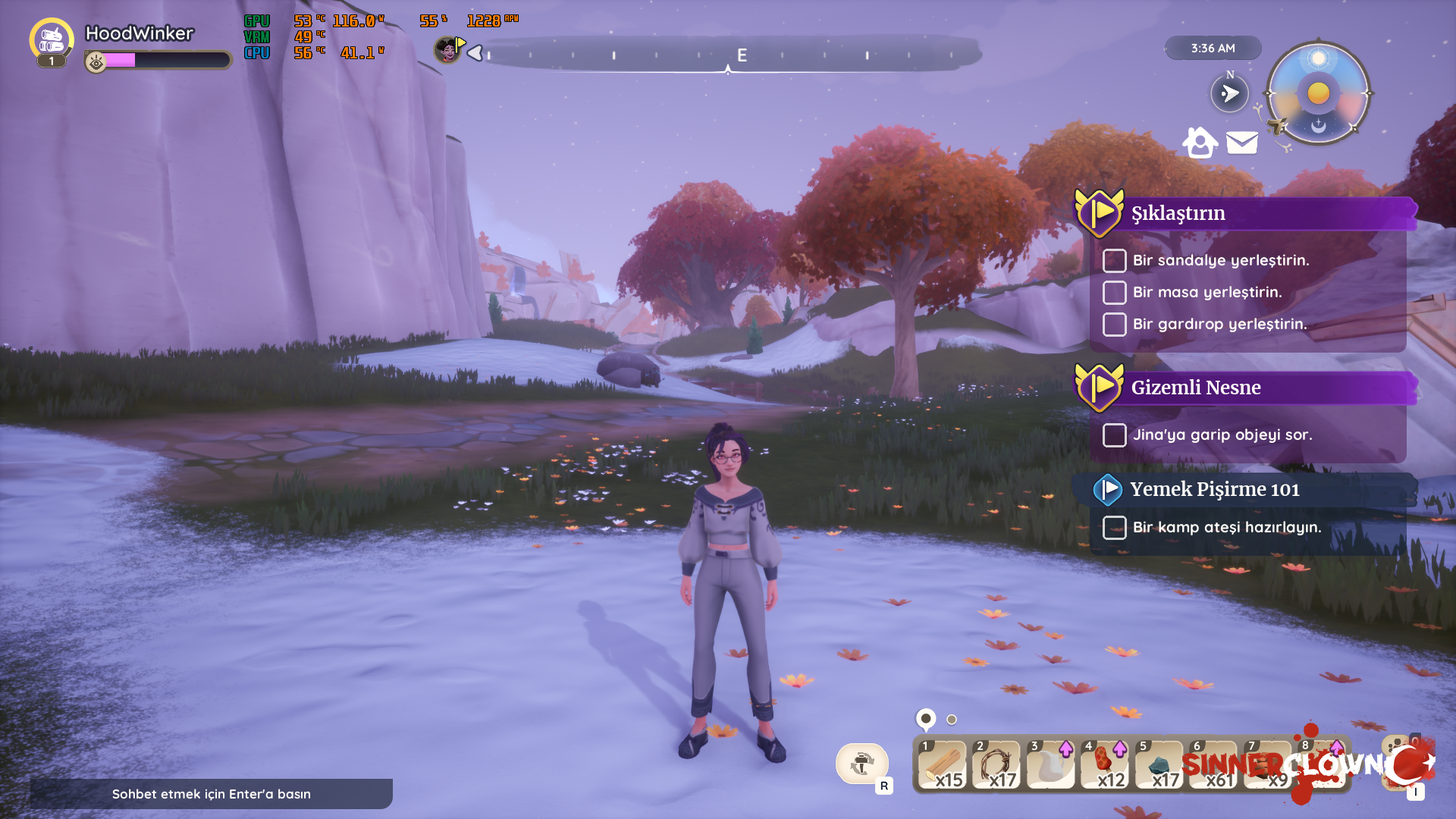Screen dimensions: 1456x819
Task: Click the mail envelope icon
Action: click(1242, 143)
